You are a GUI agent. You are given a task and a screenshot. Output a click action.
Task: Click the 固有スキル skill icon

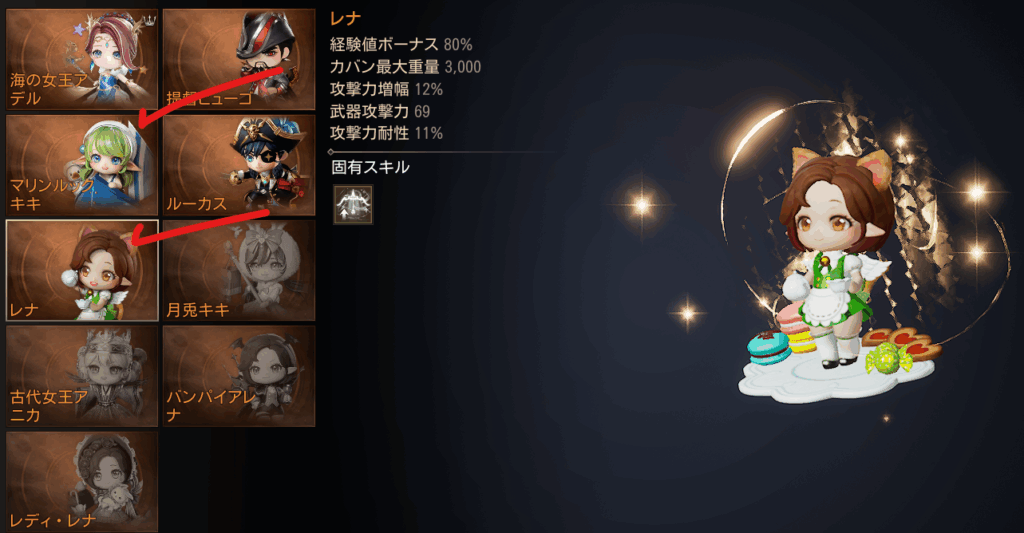click(352, 204)
